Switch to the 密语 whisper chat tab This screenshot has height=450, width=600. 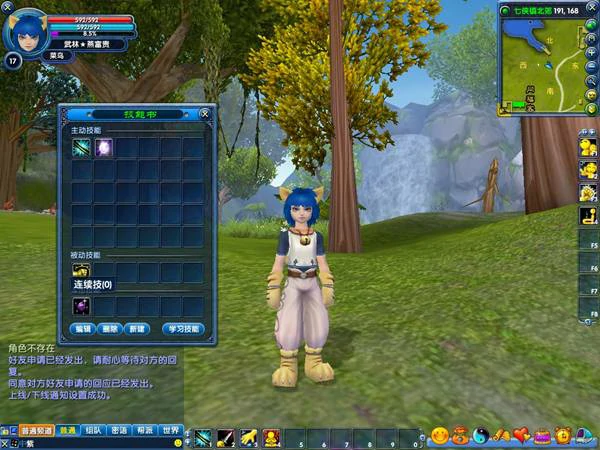click(119, 430)
